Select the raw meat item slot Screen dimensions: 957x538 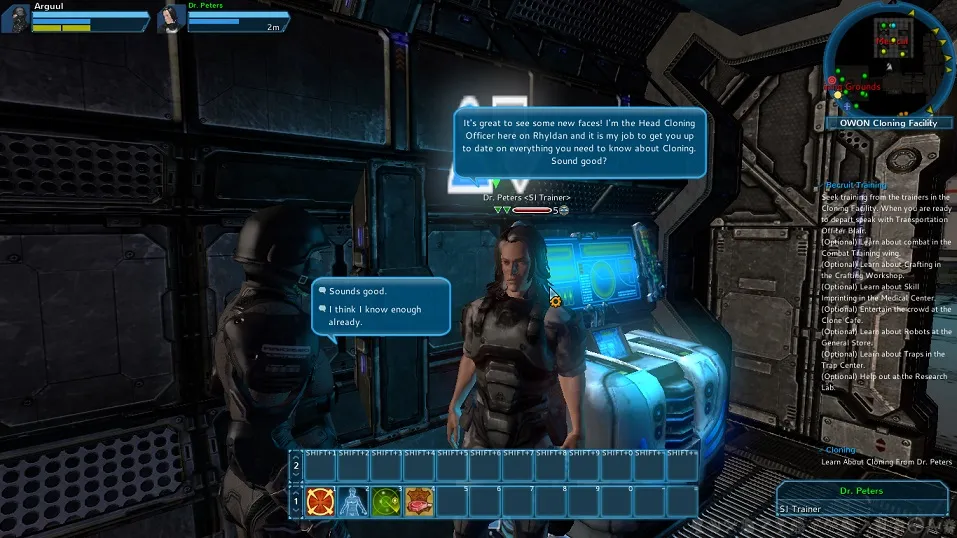(419, 500)
